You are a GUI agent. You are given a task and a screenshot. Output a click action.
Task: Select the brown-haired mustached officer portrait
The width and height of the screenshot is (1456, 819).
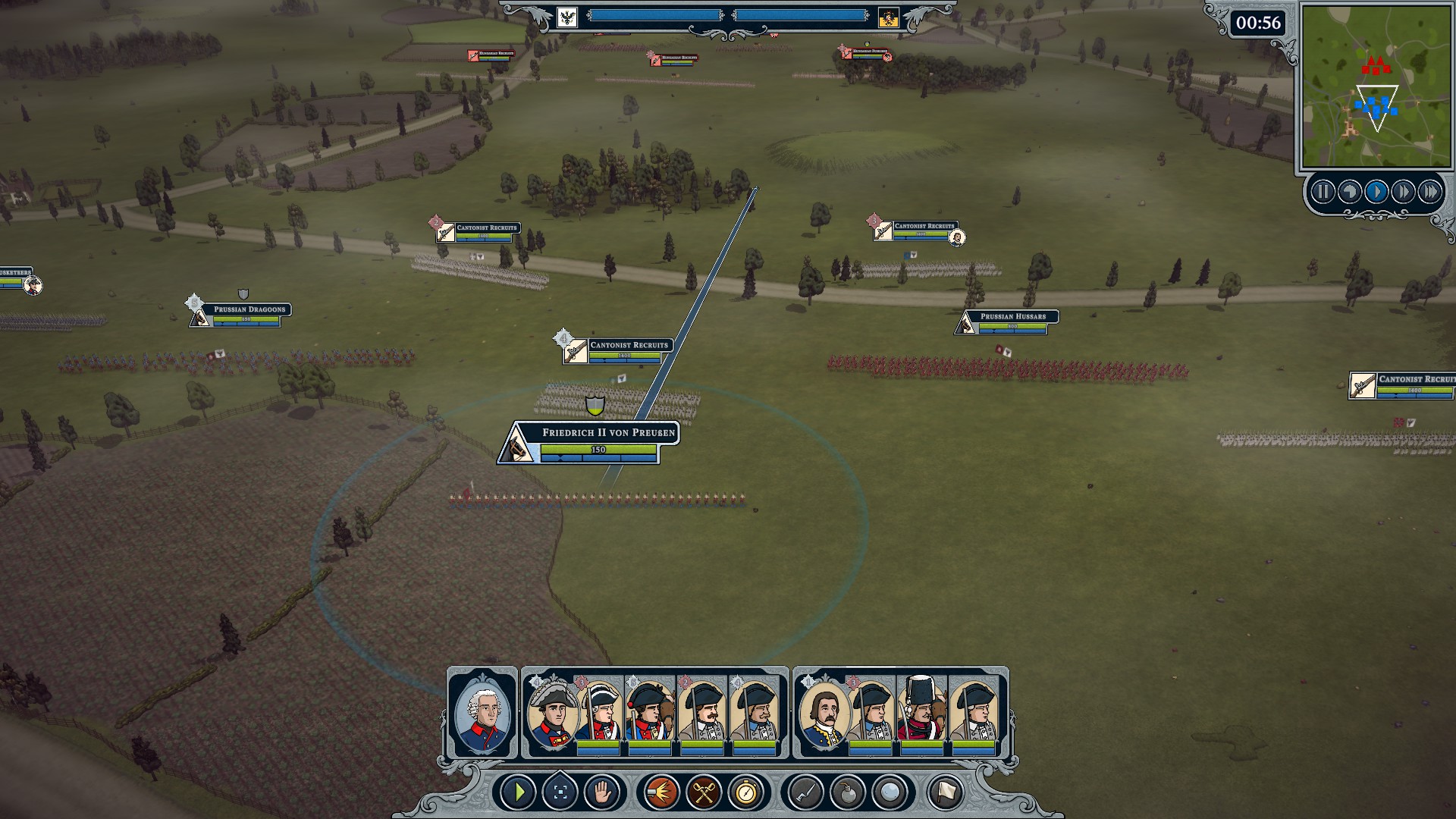tap(823, 714)
